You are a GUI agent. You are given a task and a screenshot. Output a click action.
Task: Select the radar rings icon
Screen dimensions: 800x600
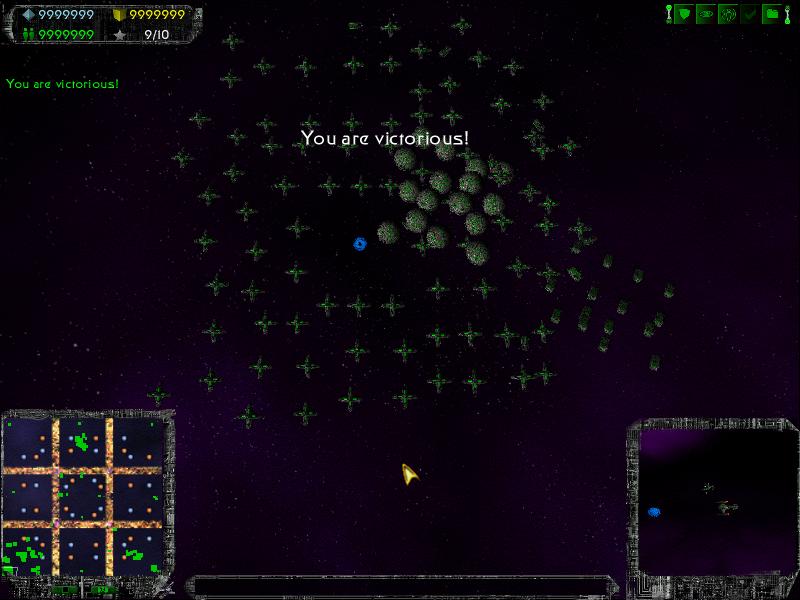point(729,14)
